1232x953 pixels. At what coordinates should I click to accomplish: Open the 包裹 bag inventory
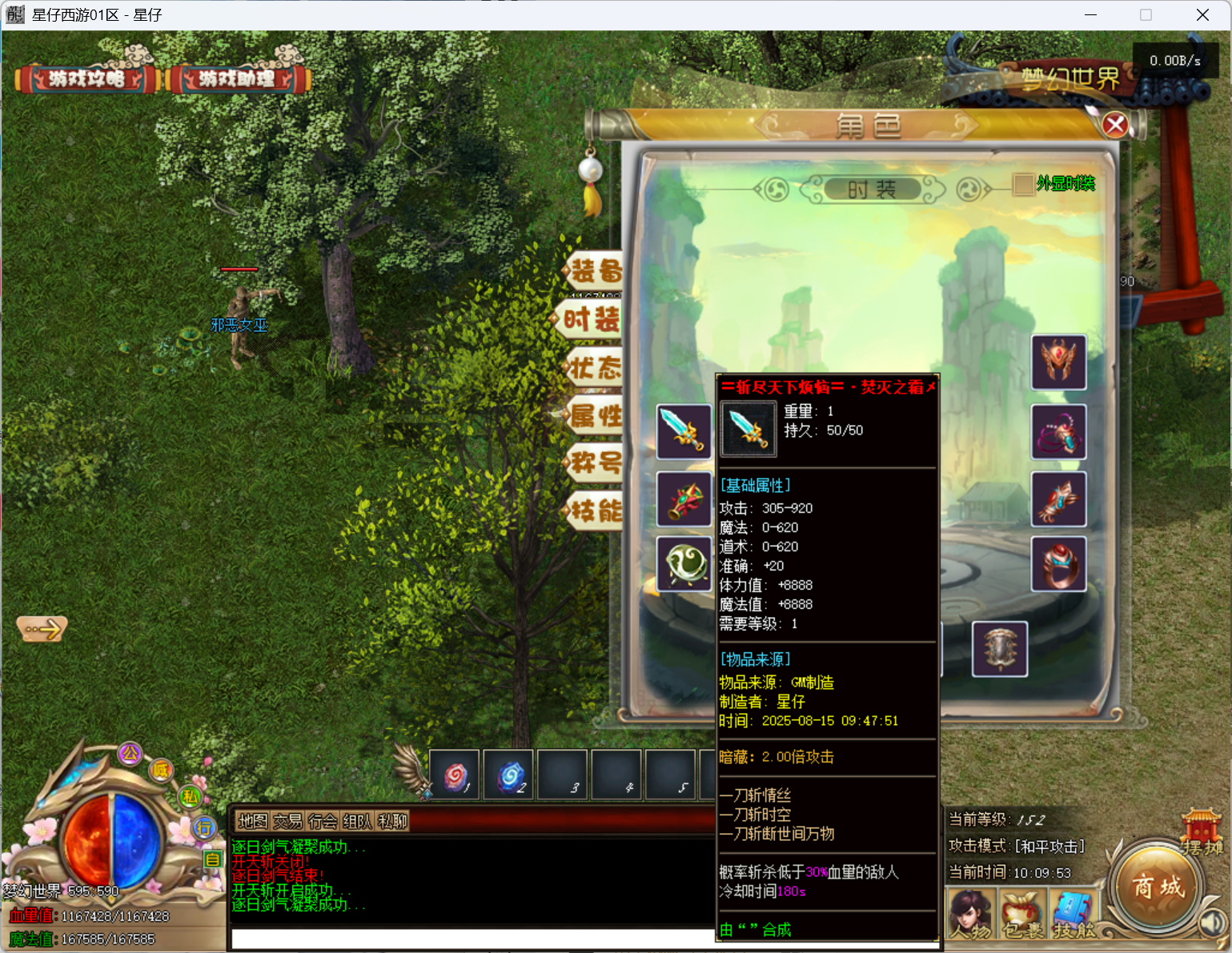click(1021, 916)
